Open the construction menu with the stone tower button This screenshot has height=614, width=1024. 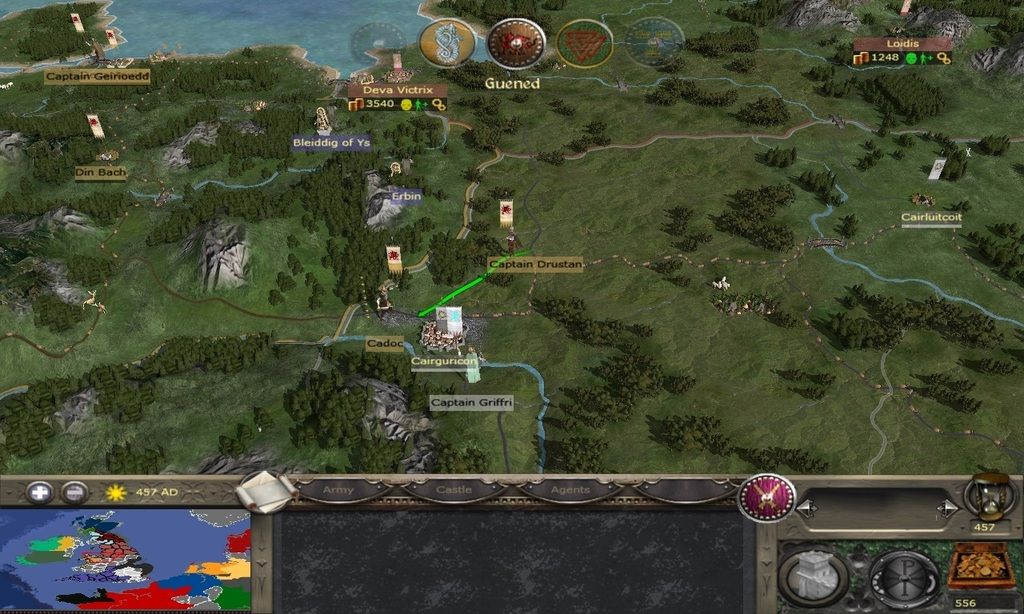coord(813,577)
